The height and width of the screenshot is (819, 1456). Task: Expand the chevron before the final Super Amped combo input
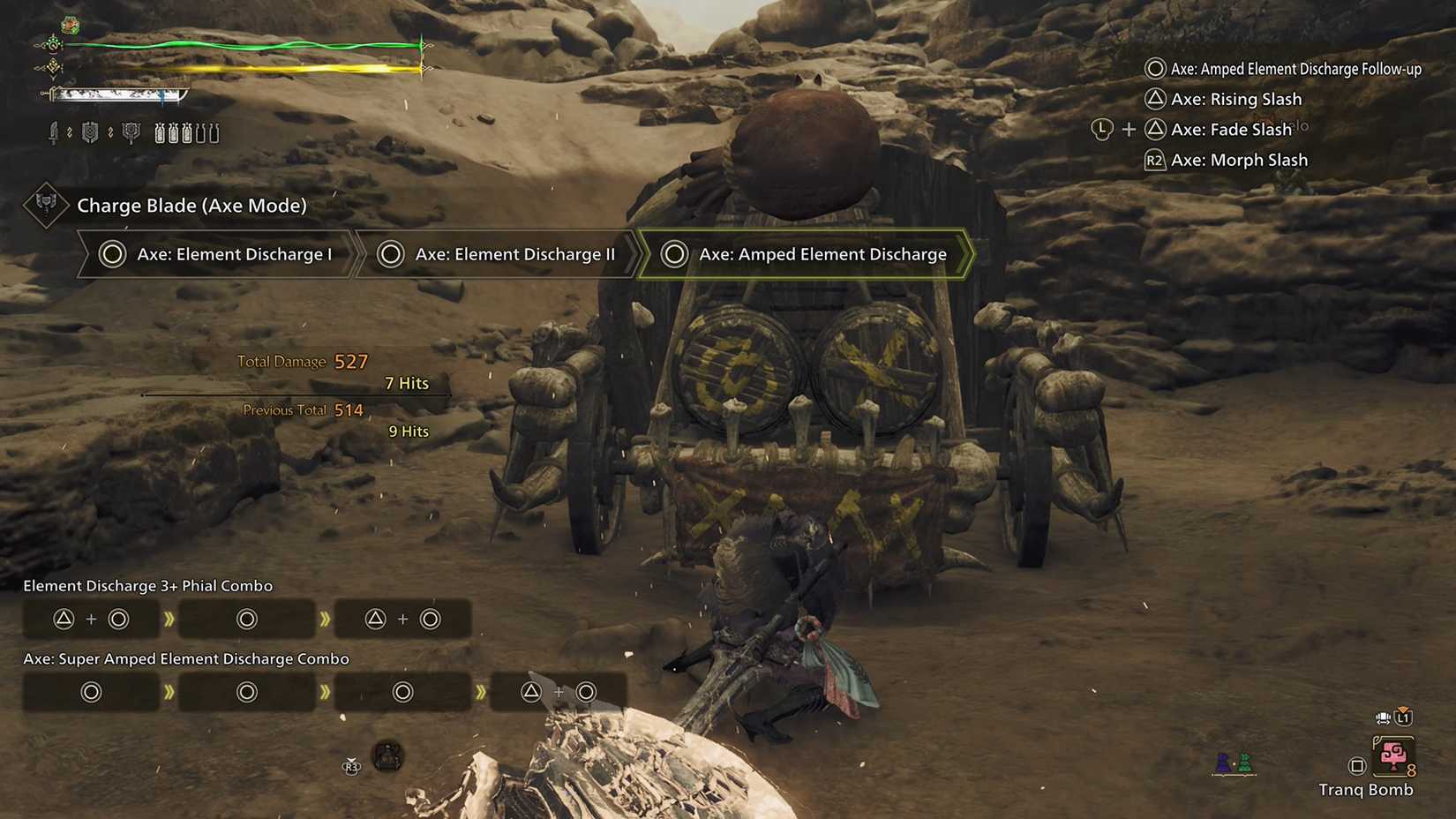click(x=482, y=692)
